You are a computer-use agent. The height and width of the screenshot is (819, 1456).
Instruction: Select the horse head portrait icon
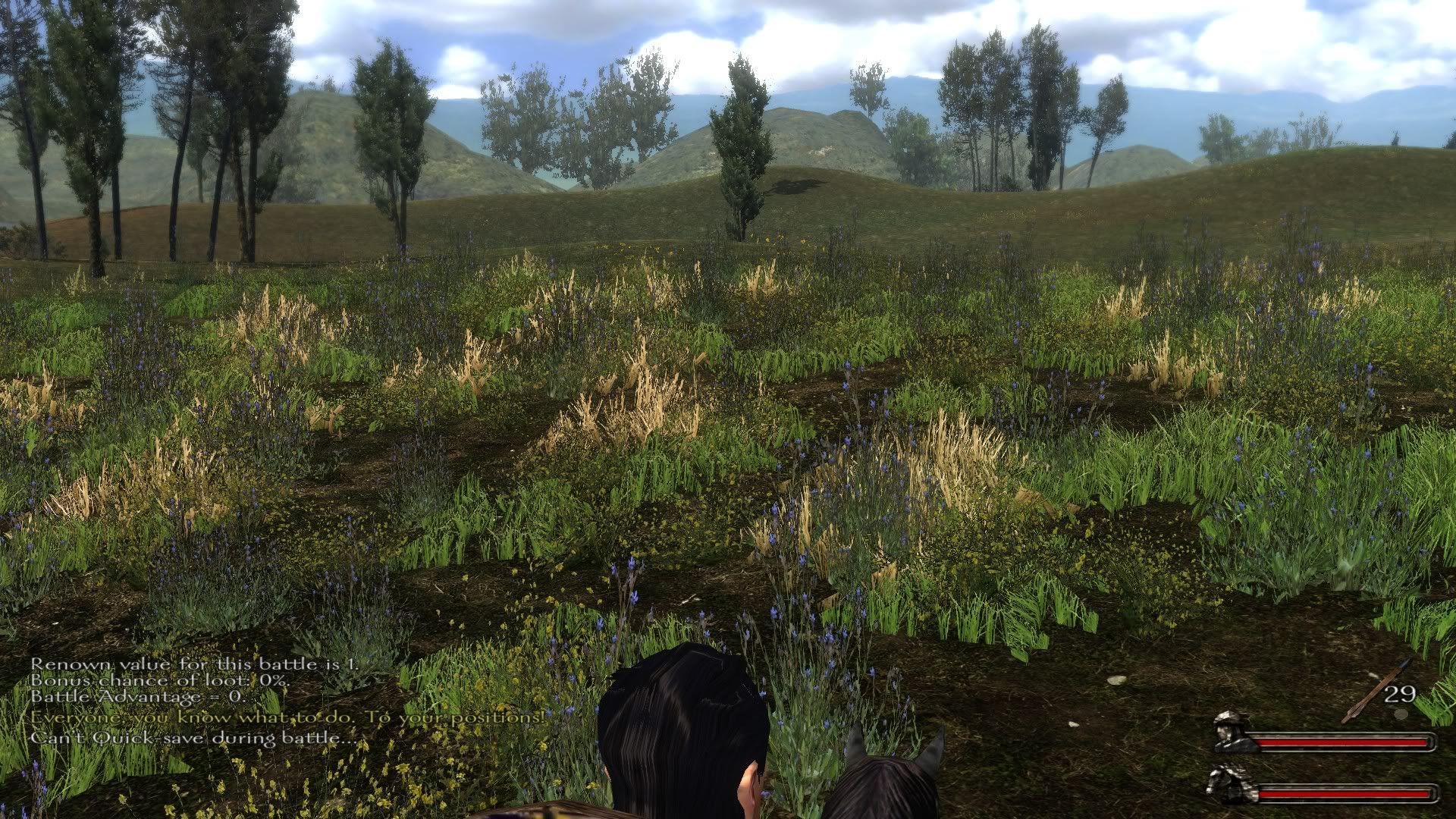tap(1232, 784)
